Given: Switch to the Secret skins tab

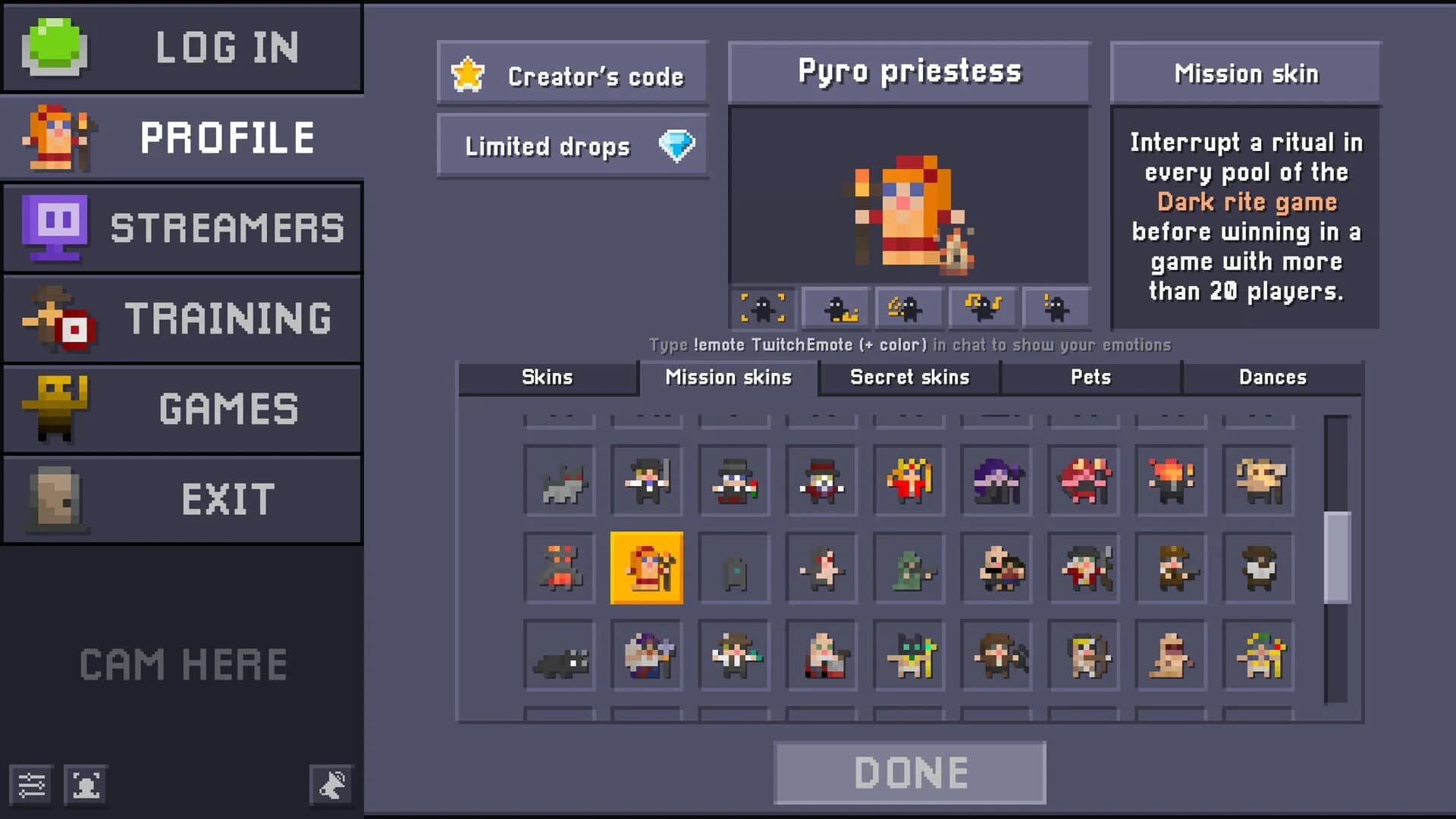Looking at the screenshot, I should click(908, 377).
